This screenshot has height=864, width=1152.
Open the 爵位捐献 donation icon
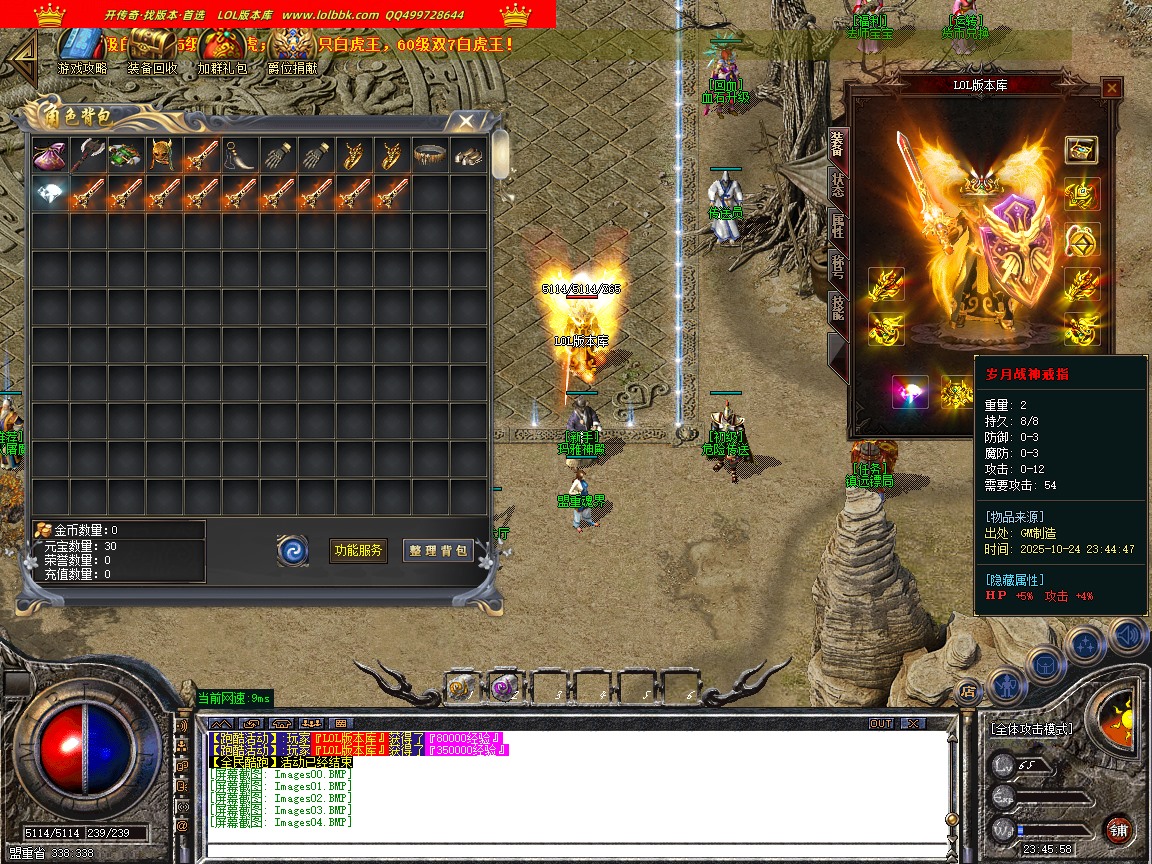(x=292, y=50)
